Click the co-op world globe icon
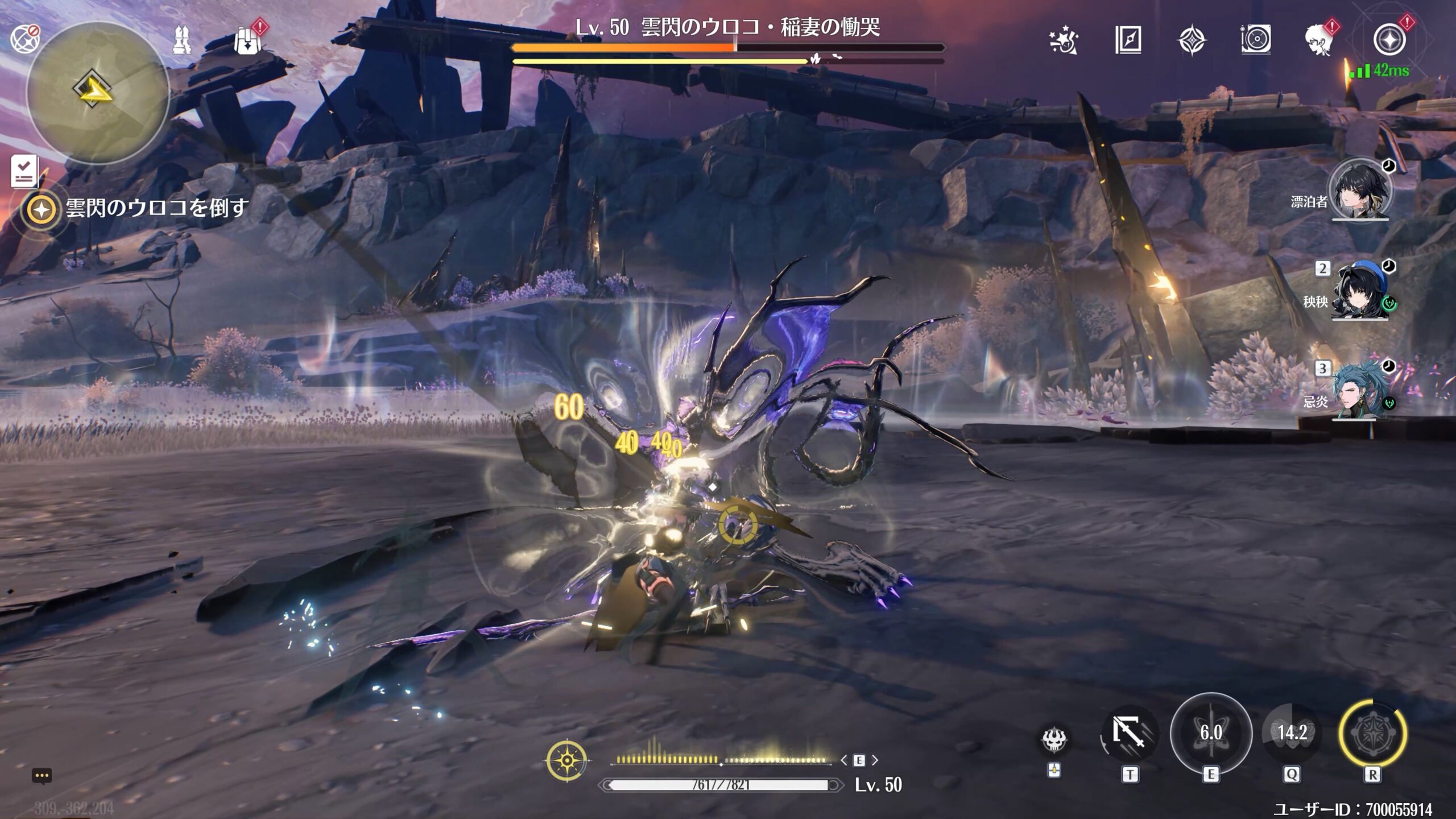Image resolution: width=1456 pixels, height=819 pixels. pos(24,39)
